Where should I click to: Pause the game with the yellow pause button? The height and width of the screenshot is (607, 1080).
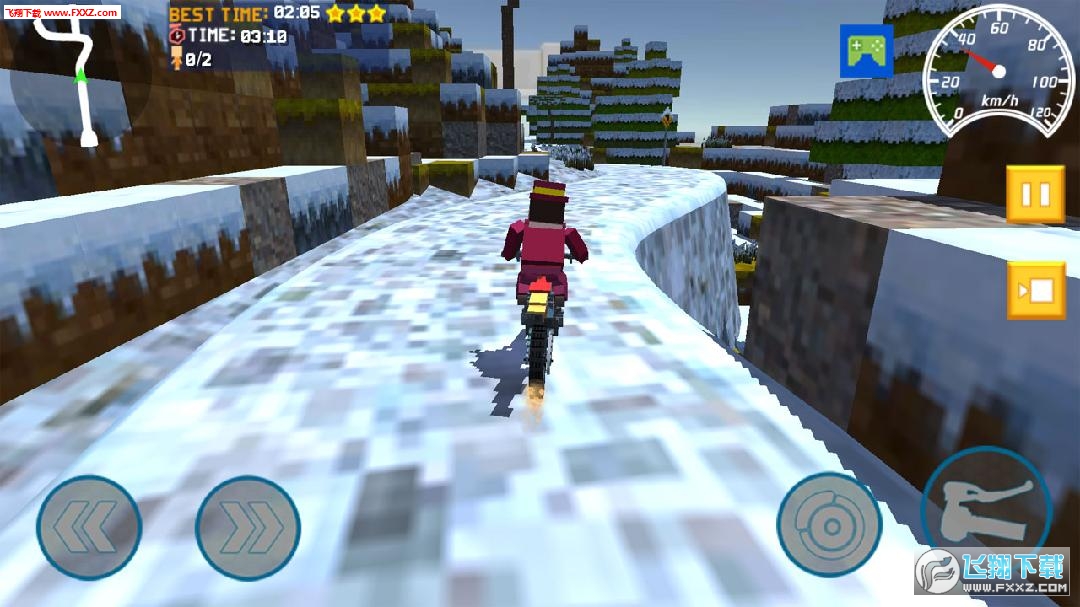coord(1035,194)
